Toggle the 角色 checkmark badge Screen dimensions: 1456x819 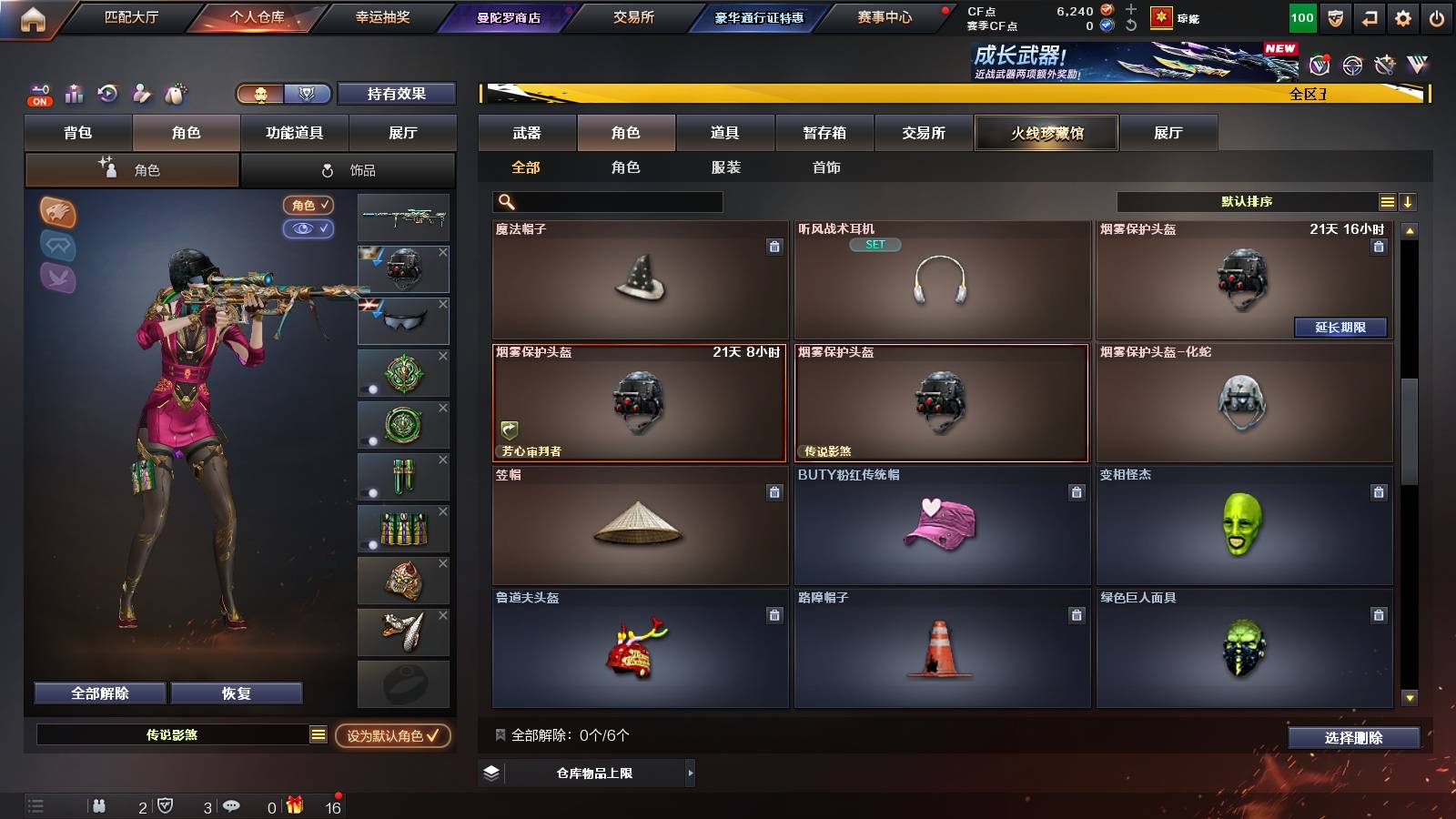(309, 206)
